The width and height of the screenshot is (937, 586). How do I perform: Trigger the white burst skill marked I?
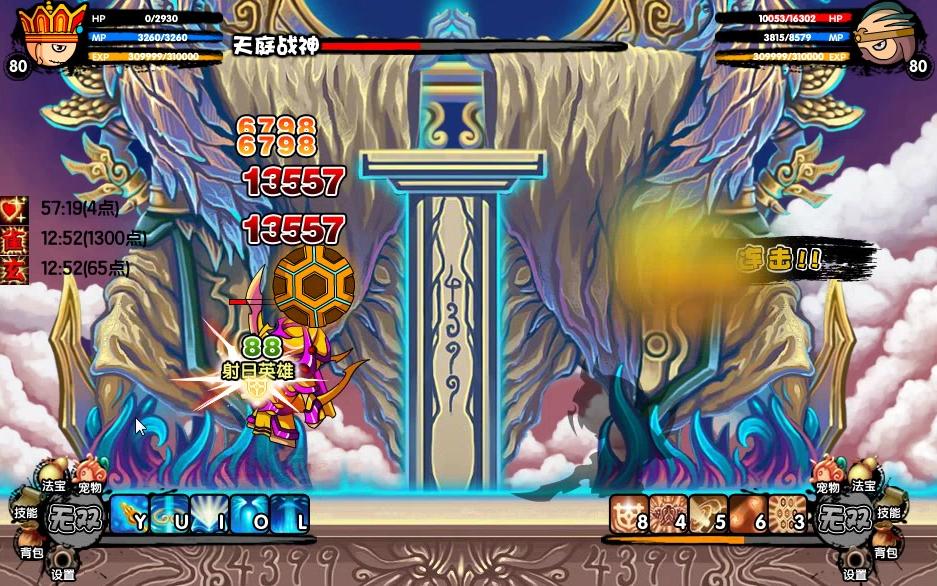tap(209, 515)
